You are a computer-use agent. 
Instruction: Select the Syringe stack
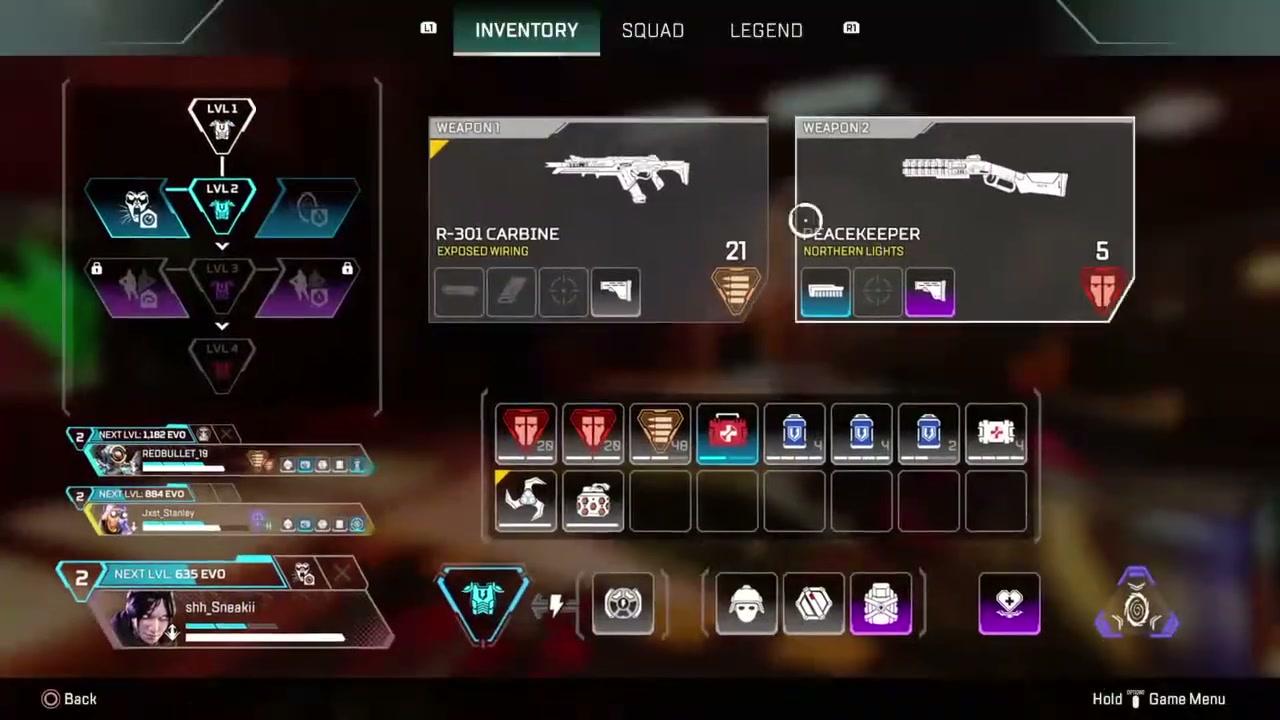point(995,433)
